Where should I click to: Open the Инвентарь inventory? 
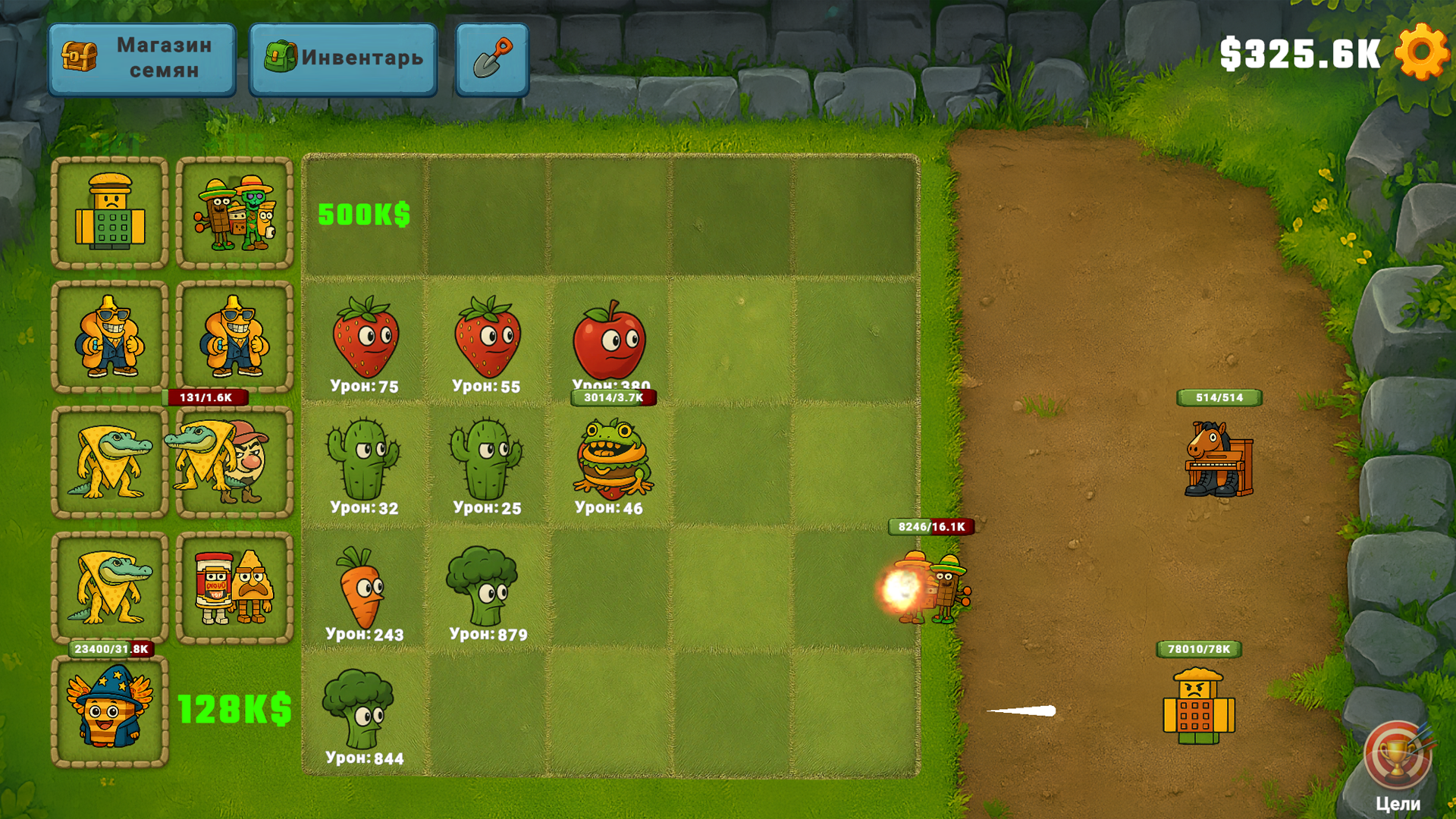[x=343, y=58]
